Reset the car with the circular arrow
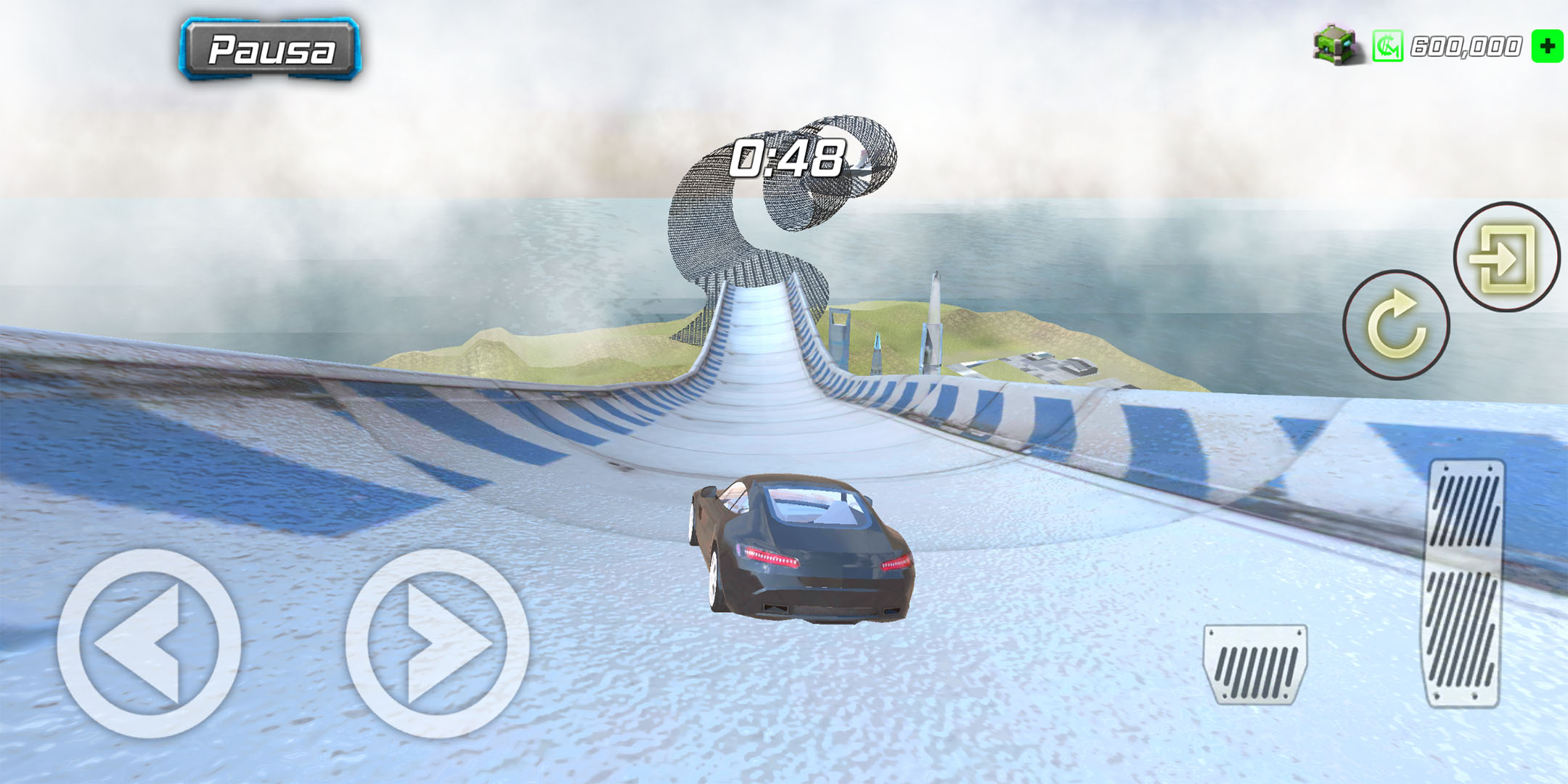 point(1395,324)
